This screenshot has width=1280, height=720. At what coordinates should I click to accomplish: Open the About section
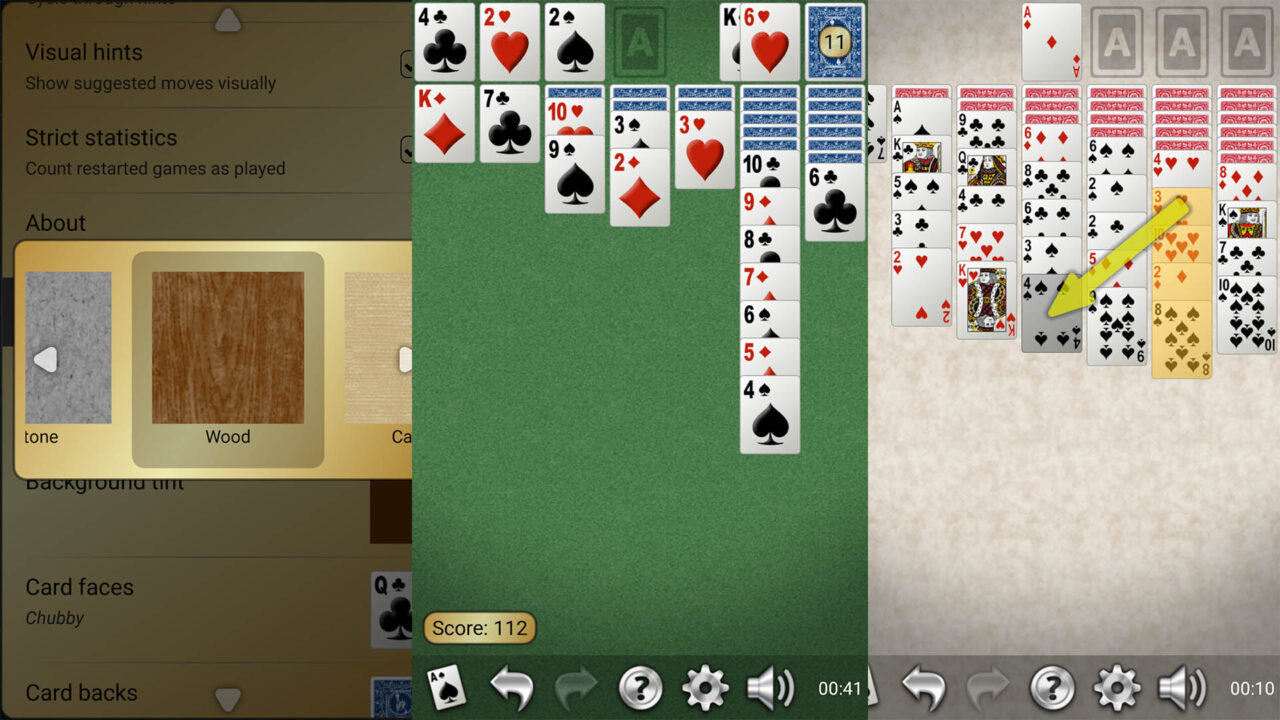point(55,223)
